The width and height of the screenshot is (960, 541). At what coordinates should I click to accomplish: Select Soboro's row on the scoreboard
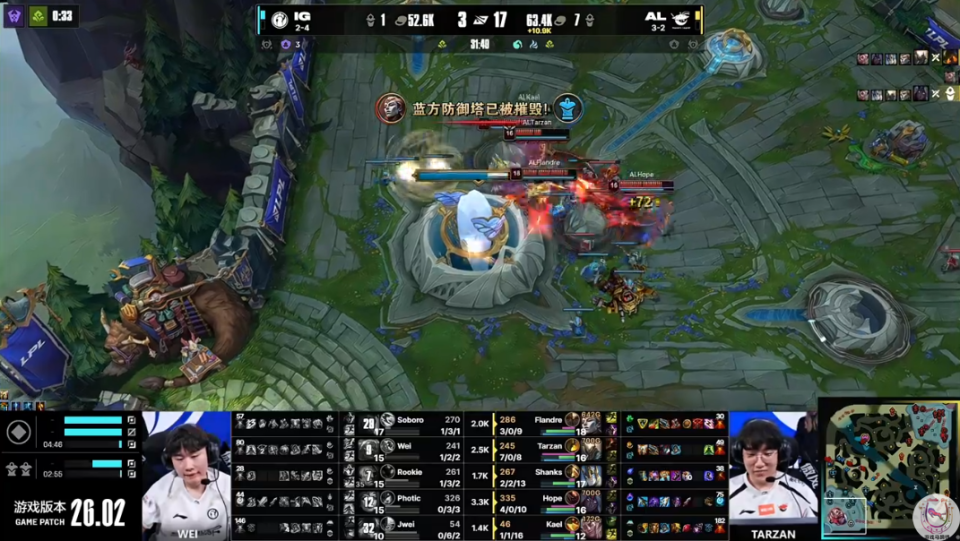[418, 421]
